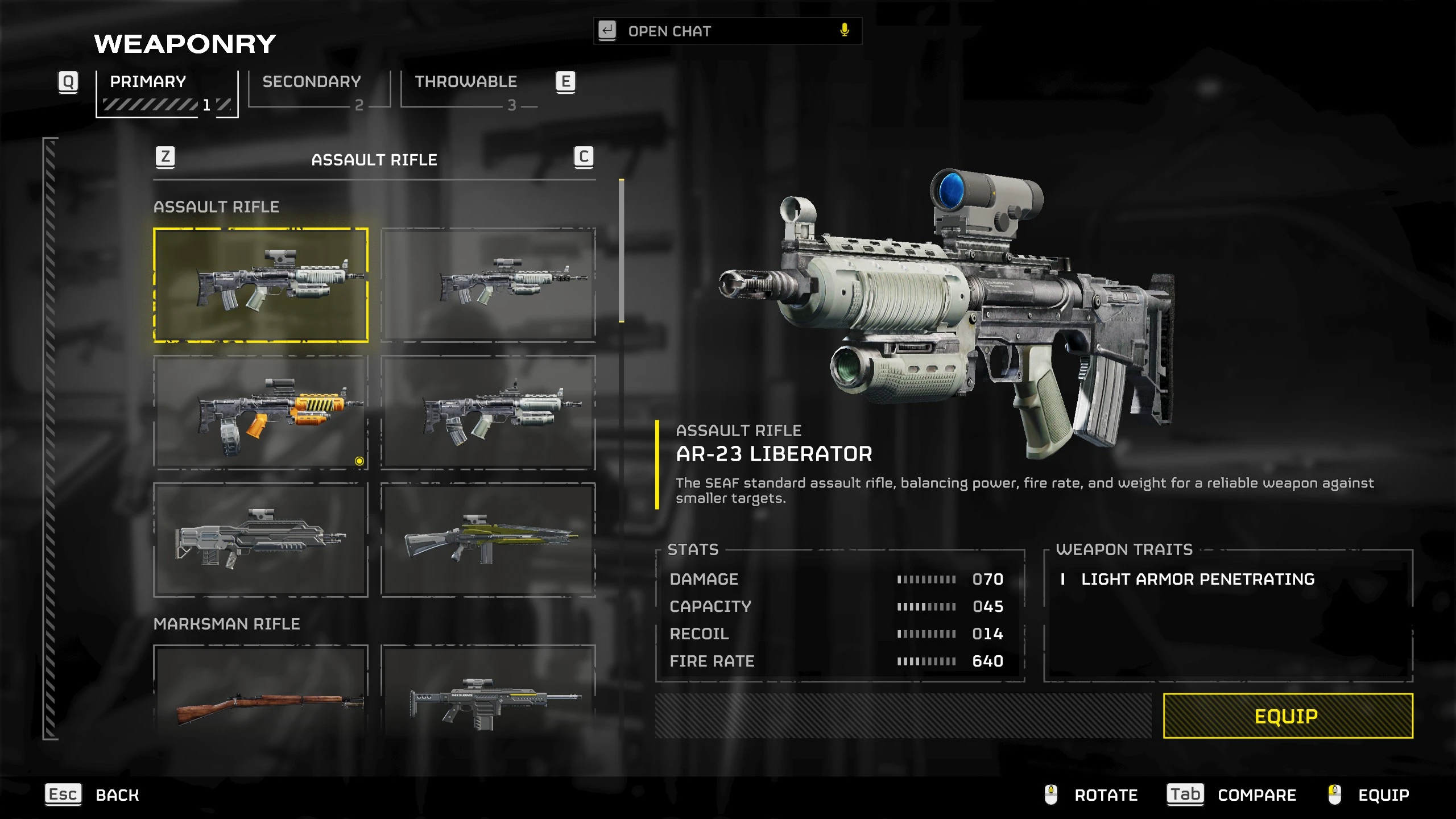The image size is (1456, 819).
Task: Open weapon Compare view
Action: pyautogui.click(x=1256, y=795)
